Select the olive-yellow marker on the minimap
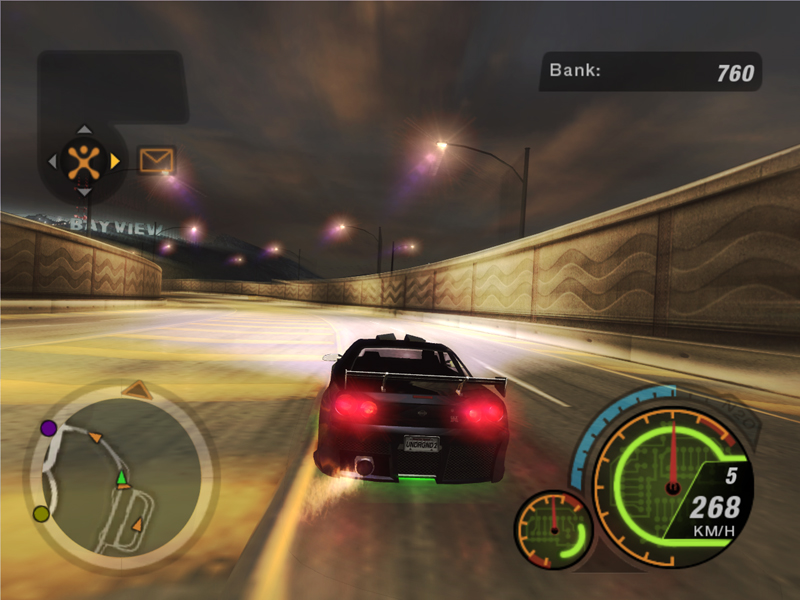The image size is (800, 600). coord(41,513)
